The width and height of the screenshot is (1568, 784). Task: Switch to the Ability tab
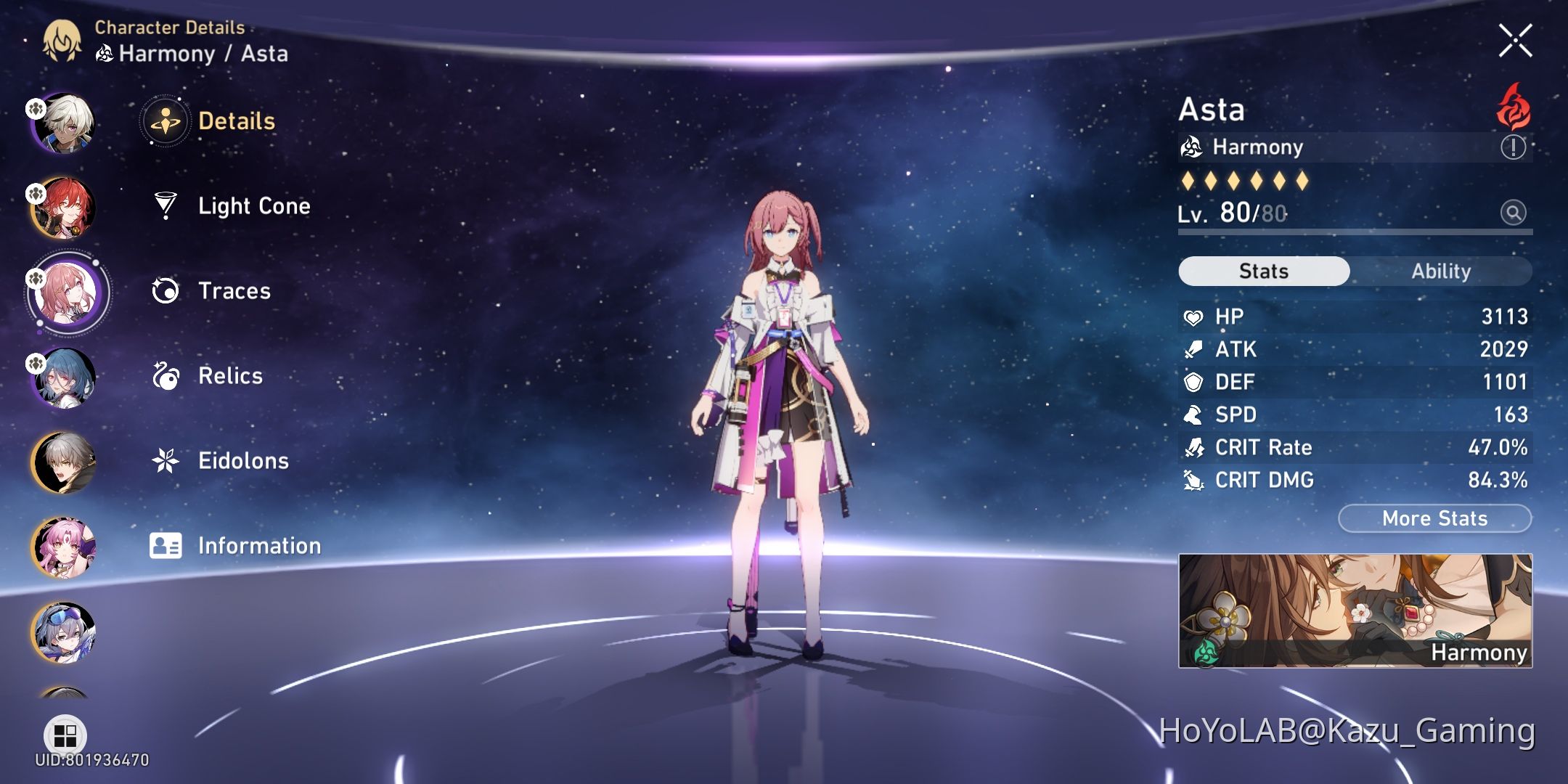(1441, 271)
